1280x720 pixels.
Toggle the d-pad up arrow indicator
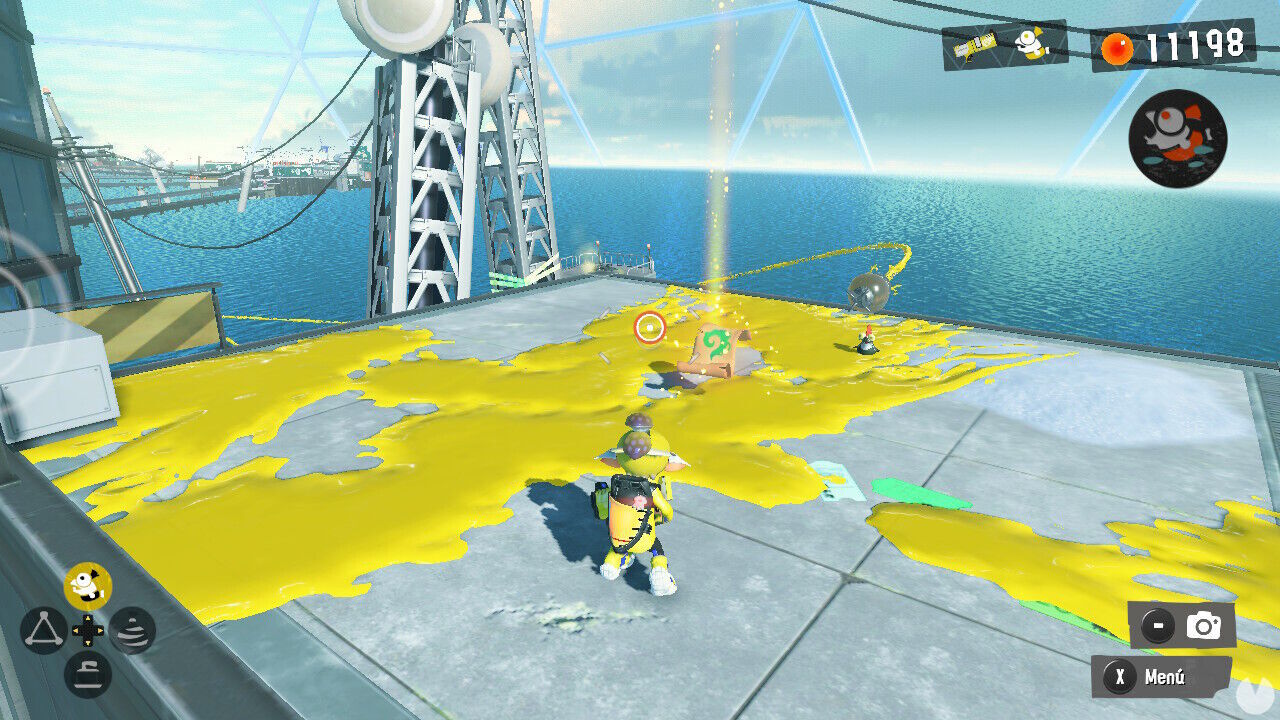point(86,618)
